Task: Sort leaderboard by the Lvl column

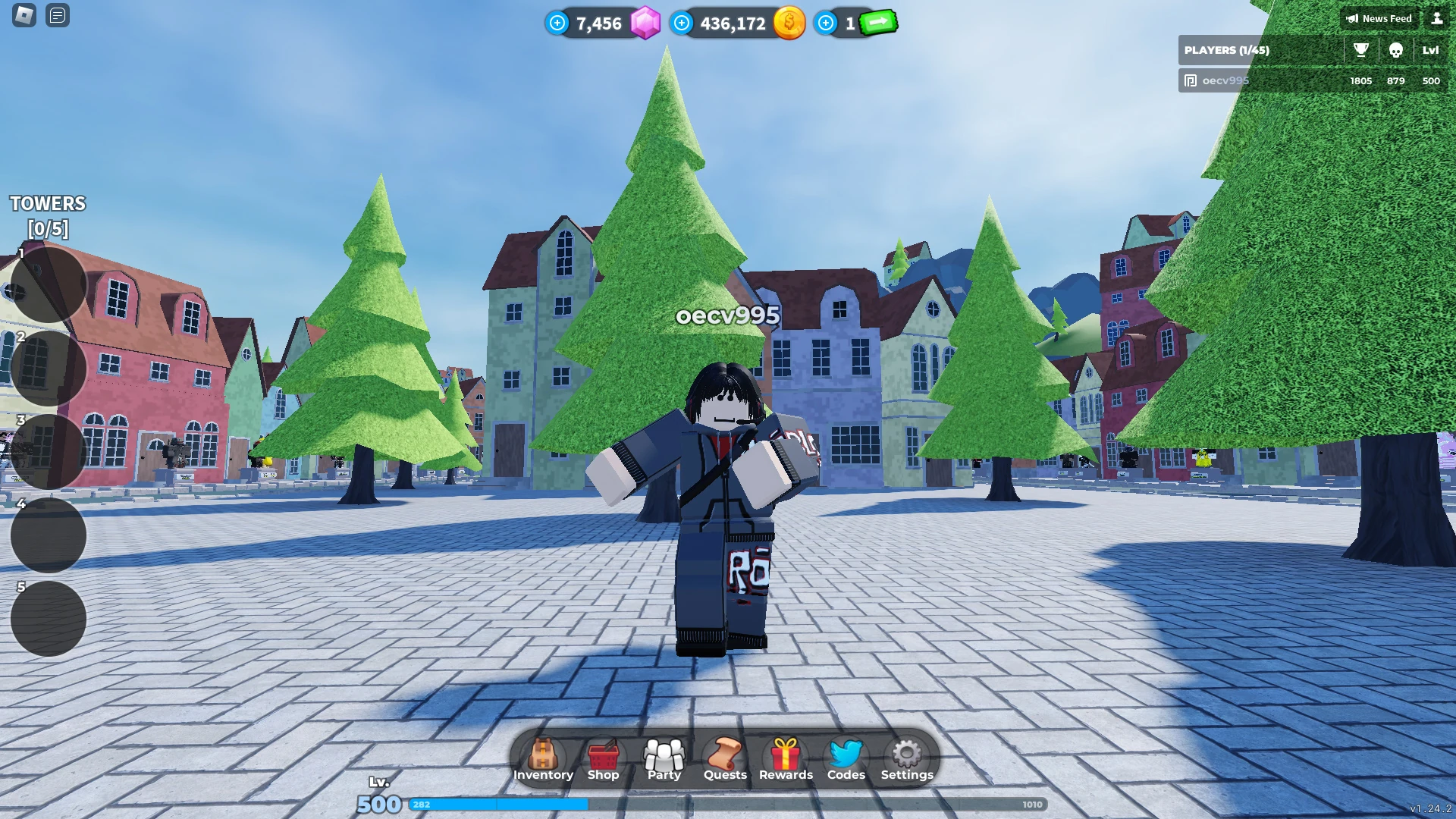Action: (1430, 50)
